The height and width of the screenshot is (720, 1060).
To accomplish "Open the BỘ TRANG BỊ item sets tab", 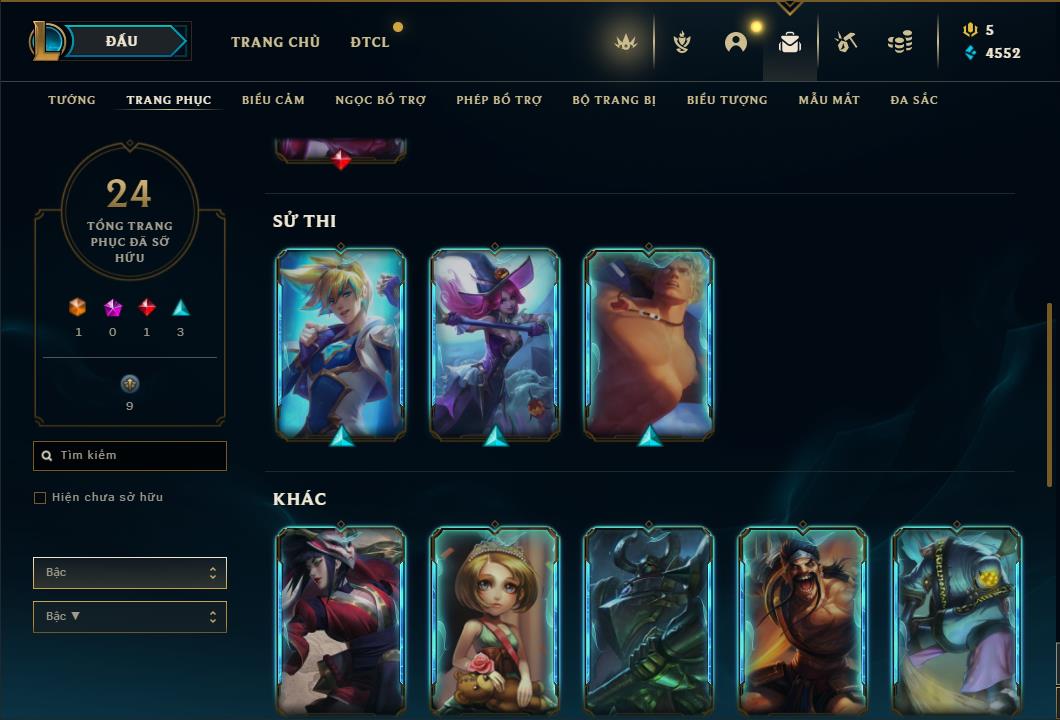I will pos(614,100).
